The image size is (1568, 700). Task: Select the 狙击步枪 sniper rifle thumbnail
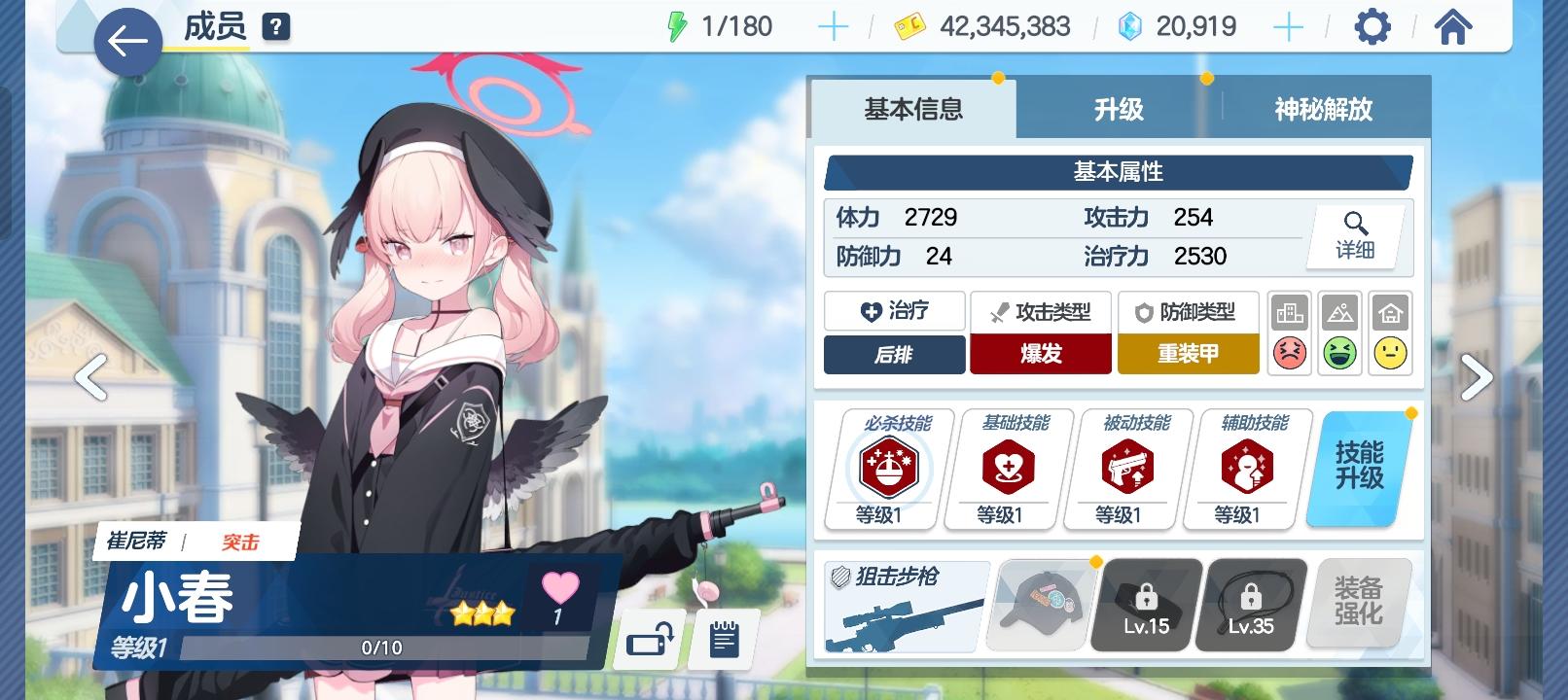903,605
